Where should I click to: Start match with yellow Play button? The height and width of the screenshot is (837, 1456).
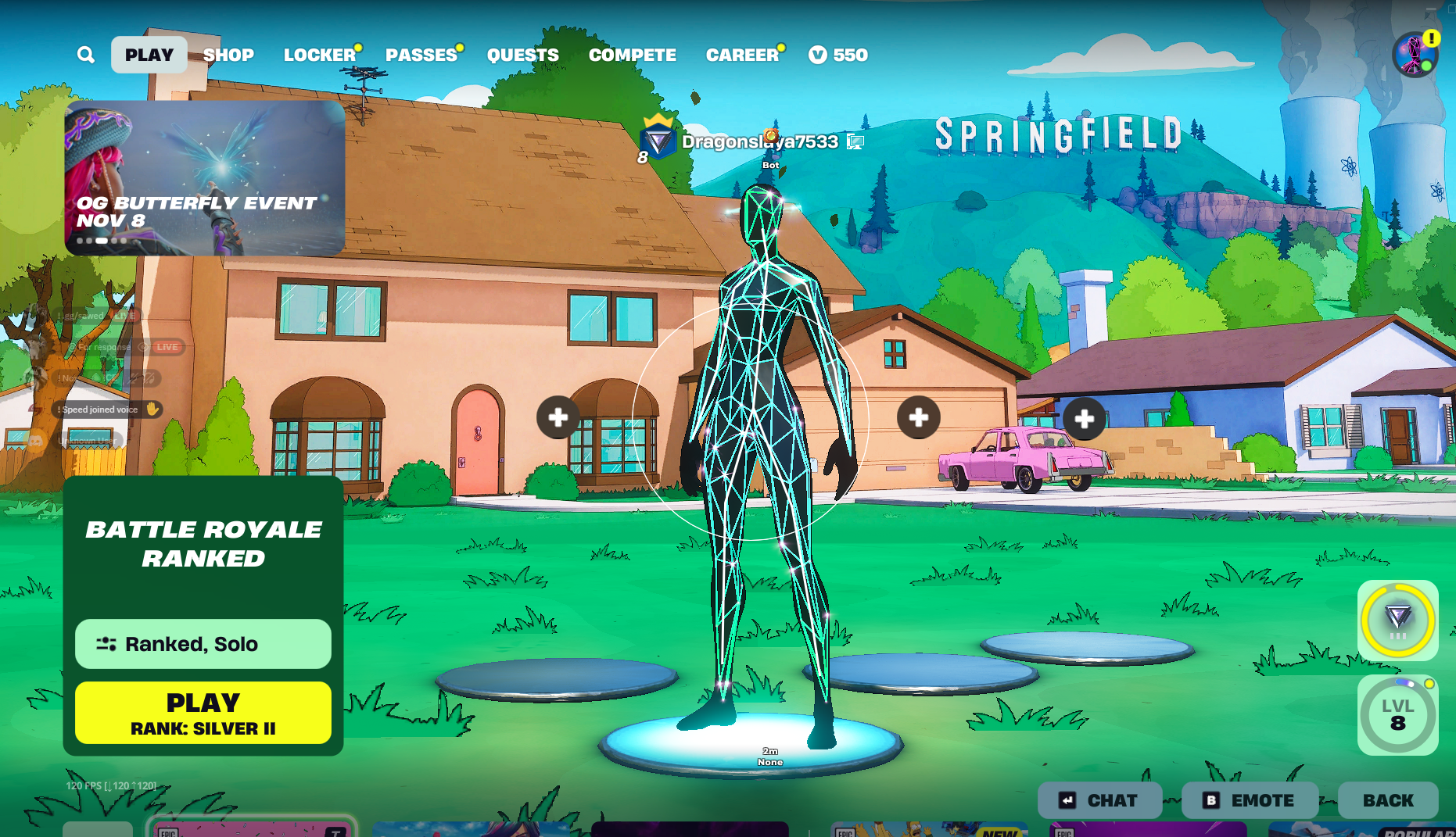pyautogui.click(x=203, y=713)
